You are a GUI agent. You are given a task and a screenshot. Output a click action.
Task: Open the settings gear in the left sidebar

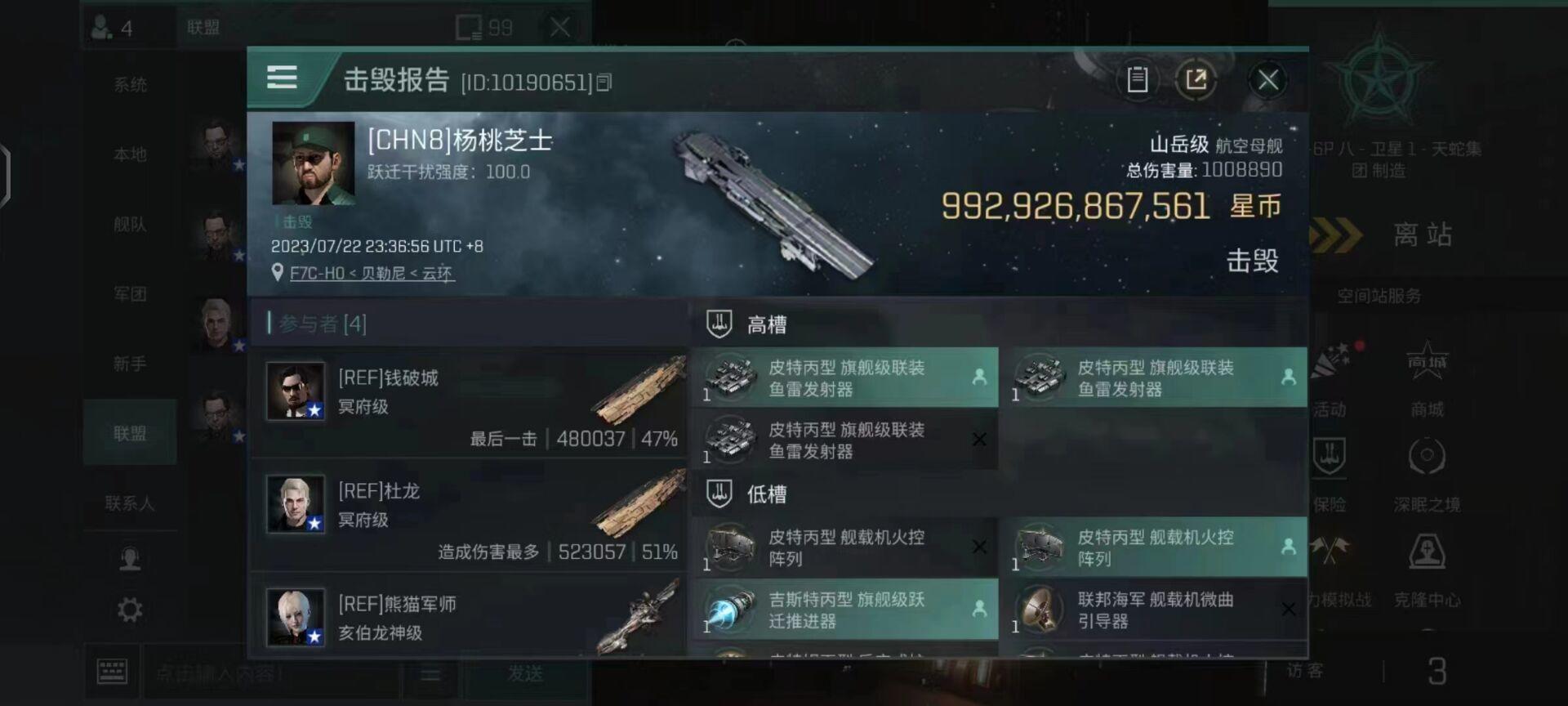tap(129, 609)
